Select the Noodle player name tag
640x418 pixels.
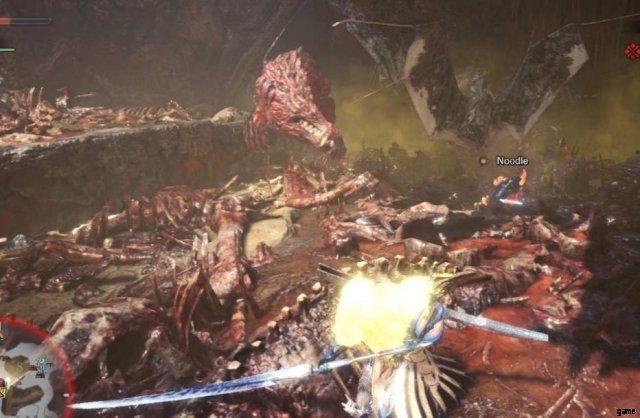(511, 161)
